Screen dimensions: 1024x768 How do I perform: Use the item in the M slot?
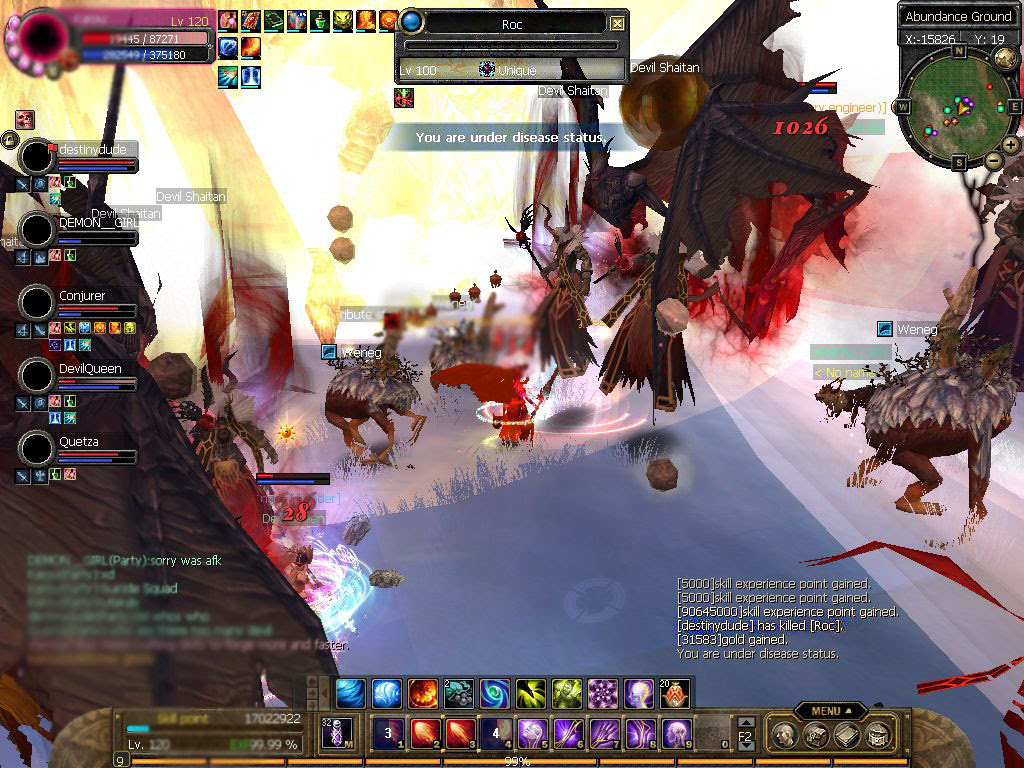(x=336, y=733)
